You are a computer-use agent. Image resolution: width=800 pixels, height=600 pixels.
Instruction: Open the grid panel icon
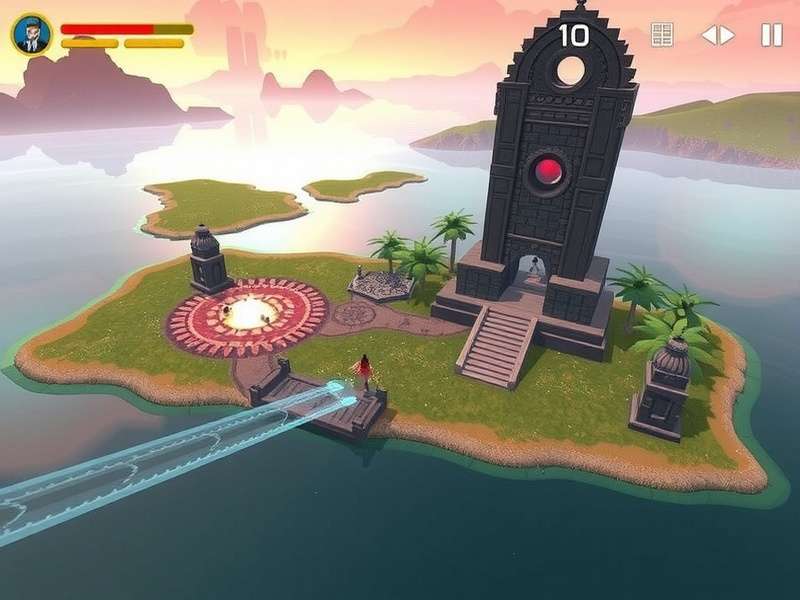click(662, 35)
